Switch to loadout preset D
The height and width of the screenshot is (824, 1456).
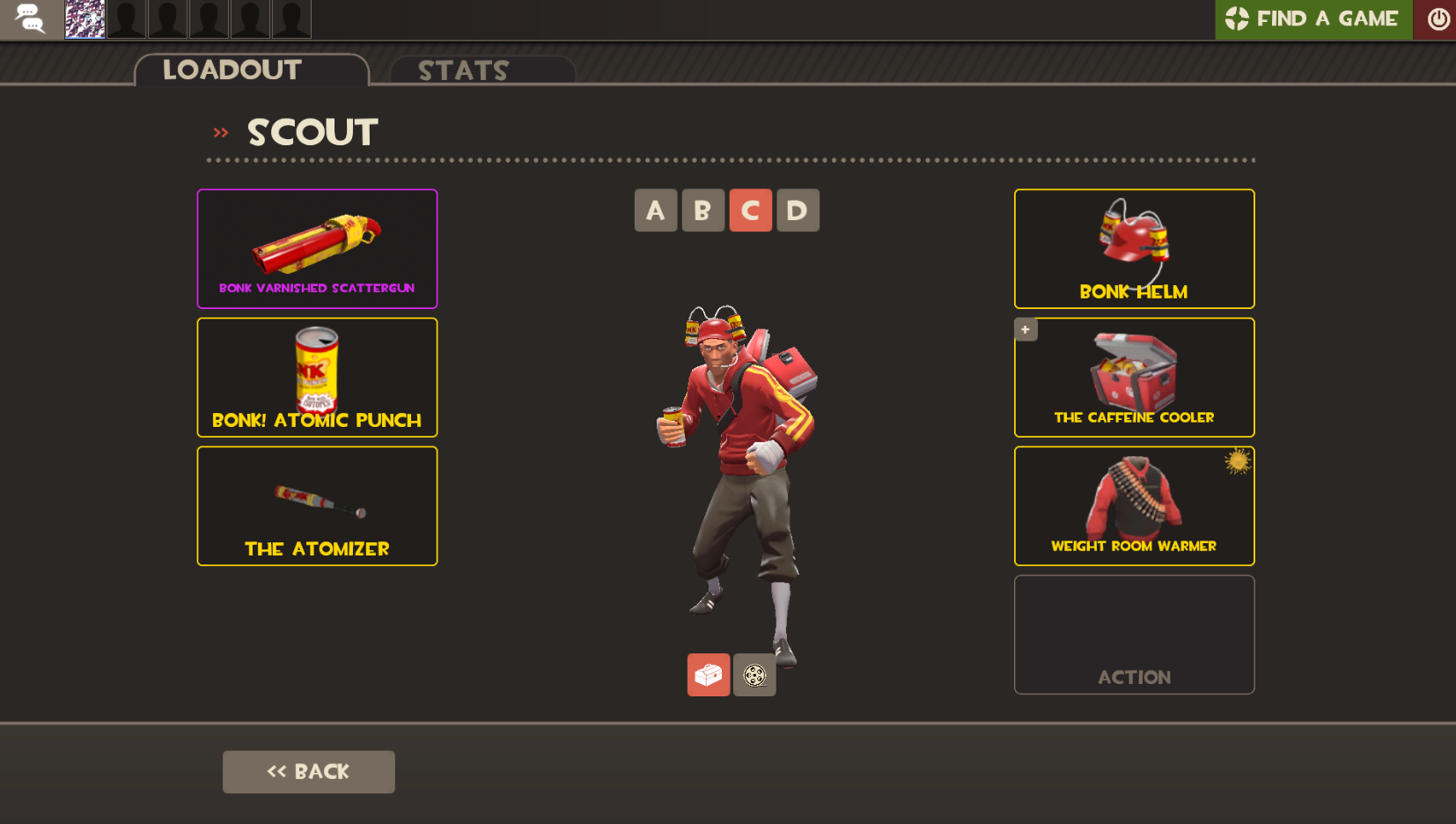click(x=798, y=210)
